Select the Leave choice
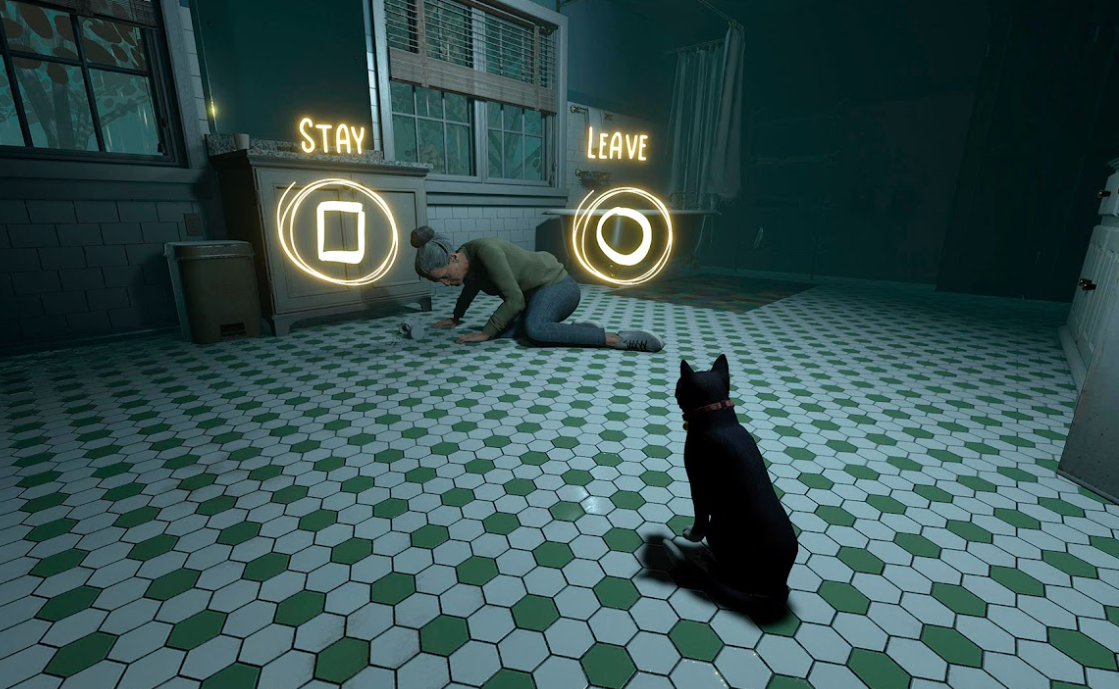This screenshot has height=689, width=1119. click(623, 236)
